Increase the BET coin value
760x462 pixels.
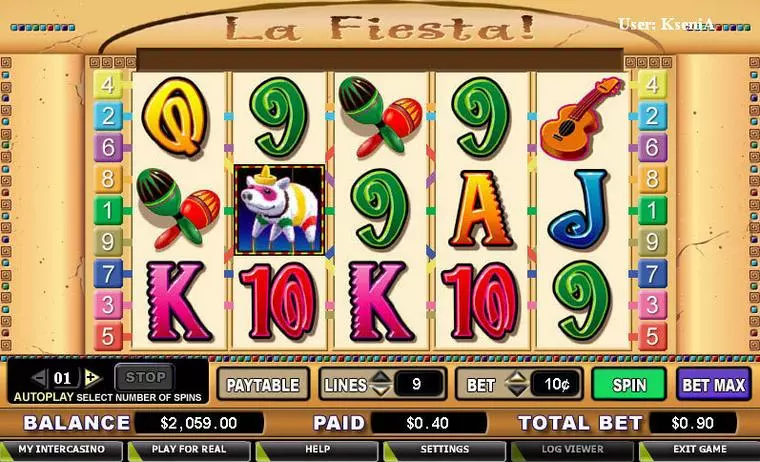pyautogui.click(x=516, y=377)
